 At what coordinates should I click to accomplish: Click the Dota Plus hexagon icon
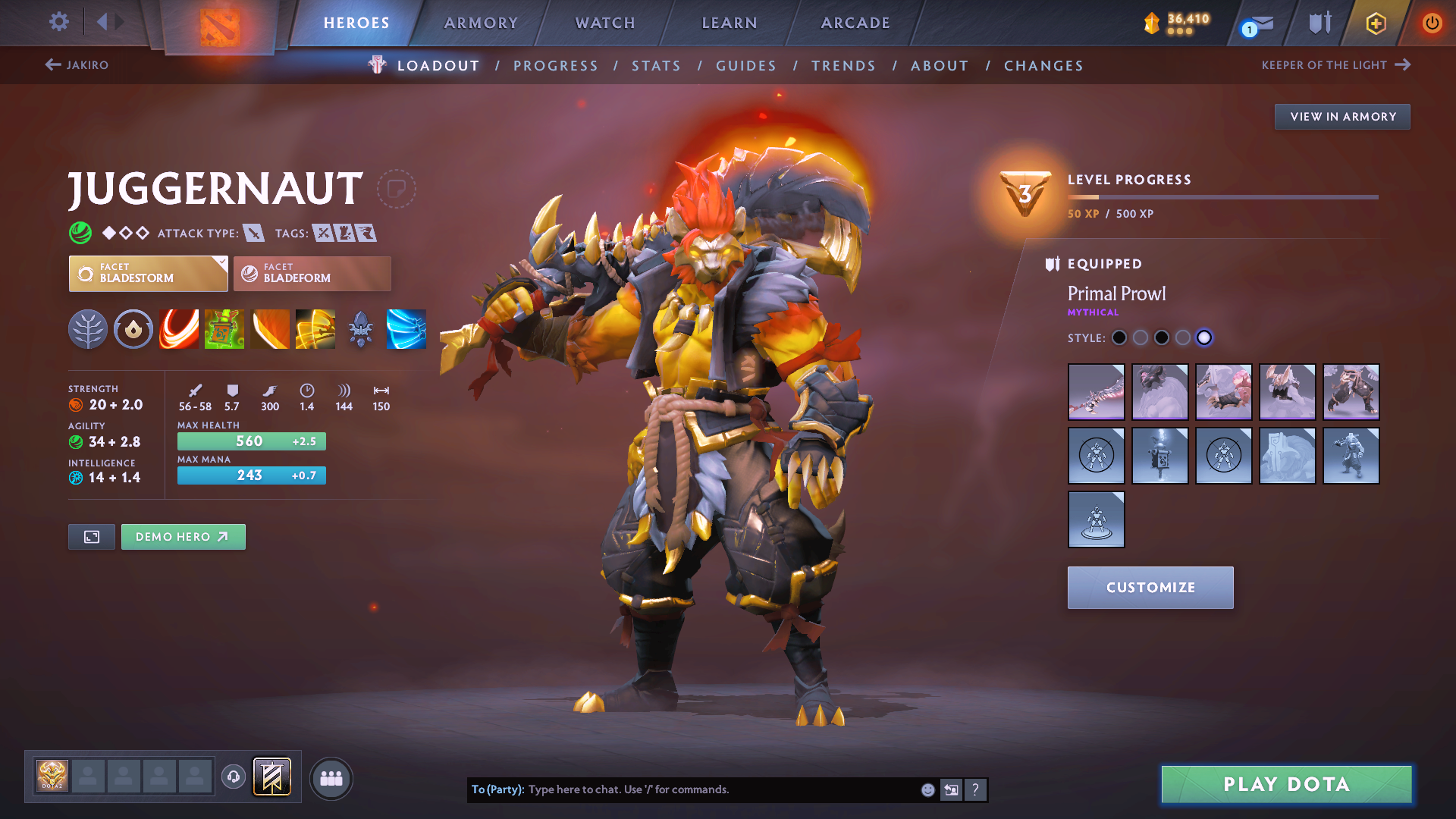click(x=1375, y=23)
